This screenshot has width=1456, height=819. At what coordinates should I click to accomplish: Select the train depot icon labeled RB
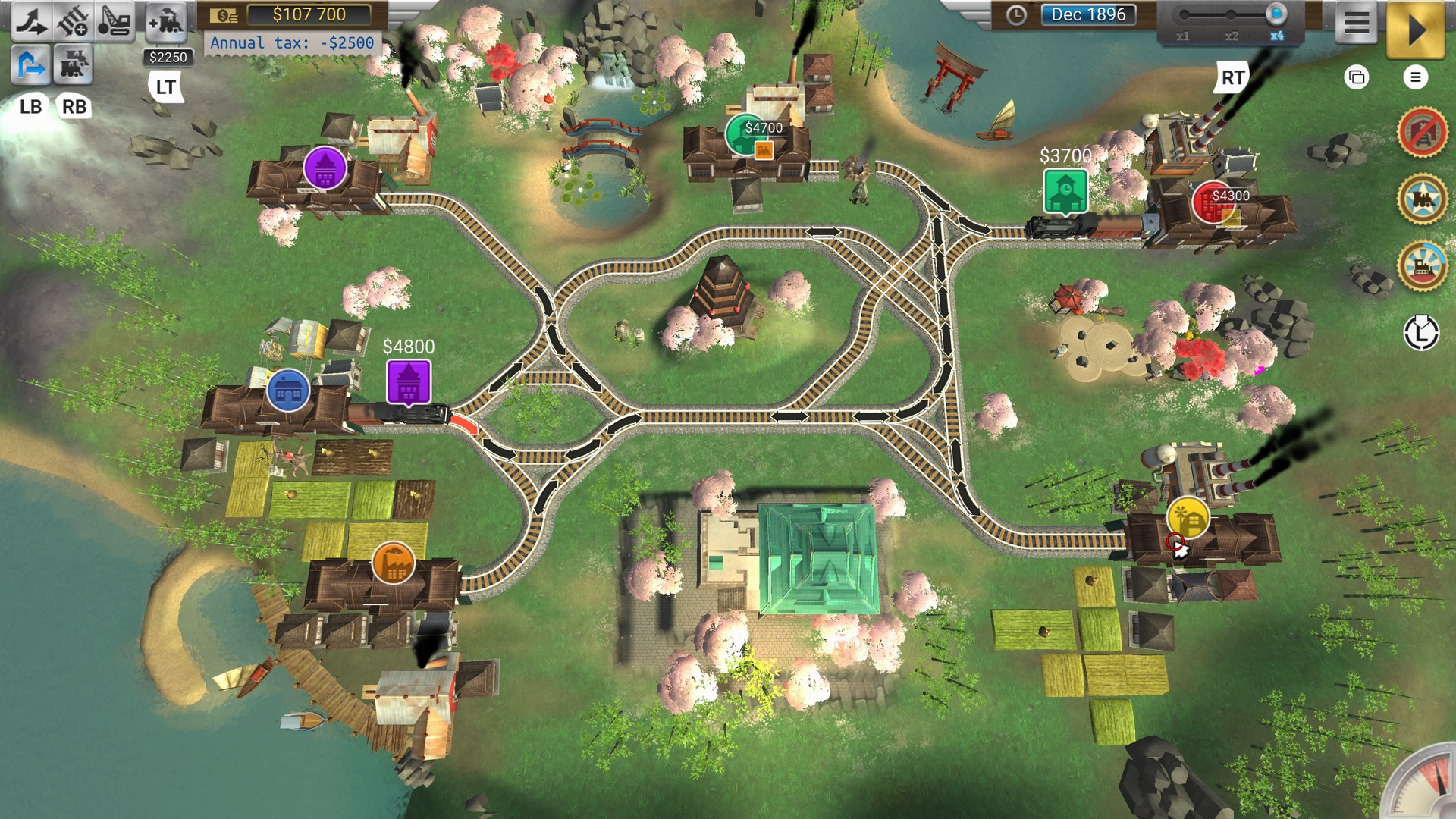click(x=74, y=66)
